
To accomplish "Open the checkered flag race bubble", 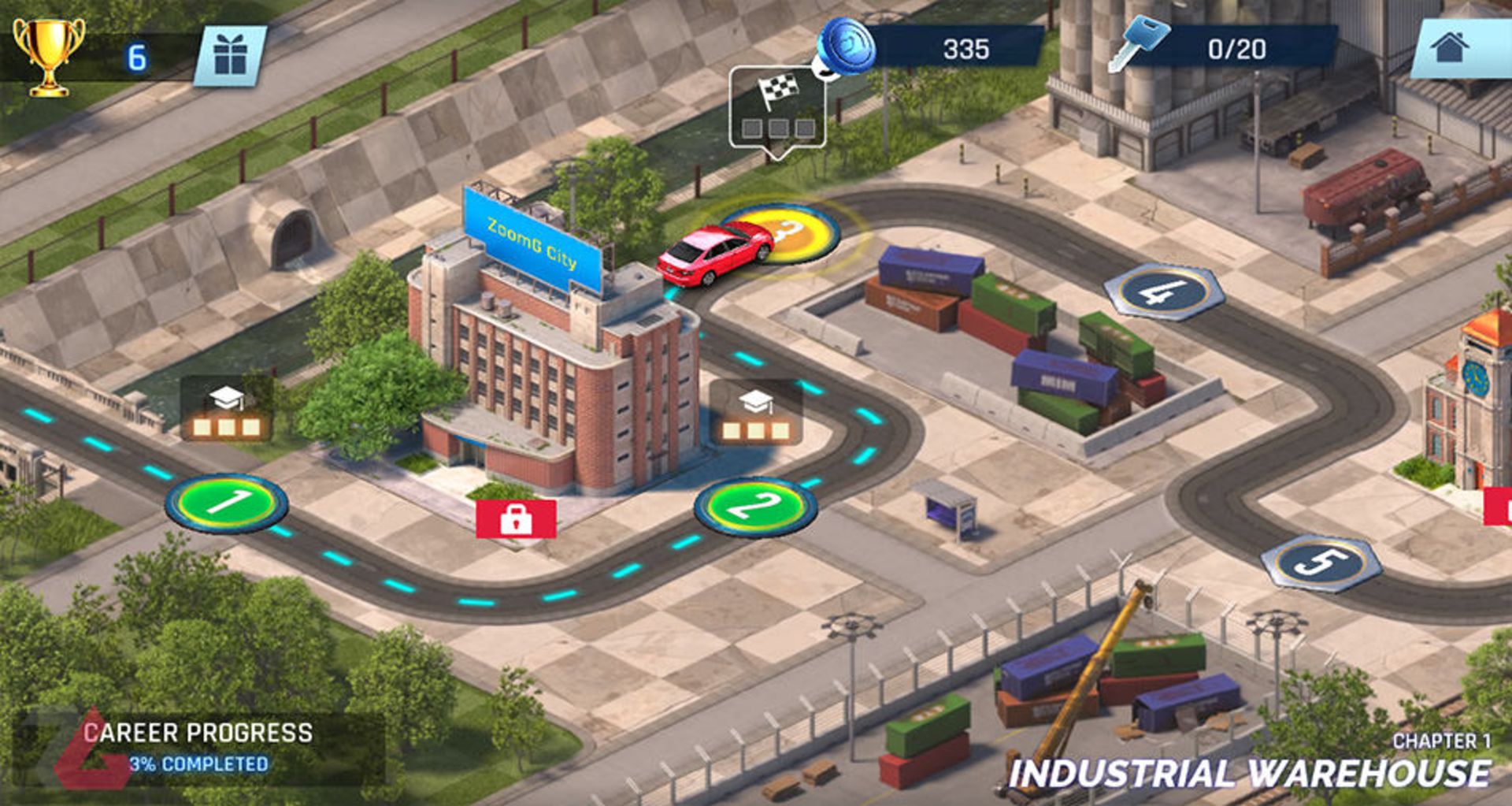I will 777,108.
